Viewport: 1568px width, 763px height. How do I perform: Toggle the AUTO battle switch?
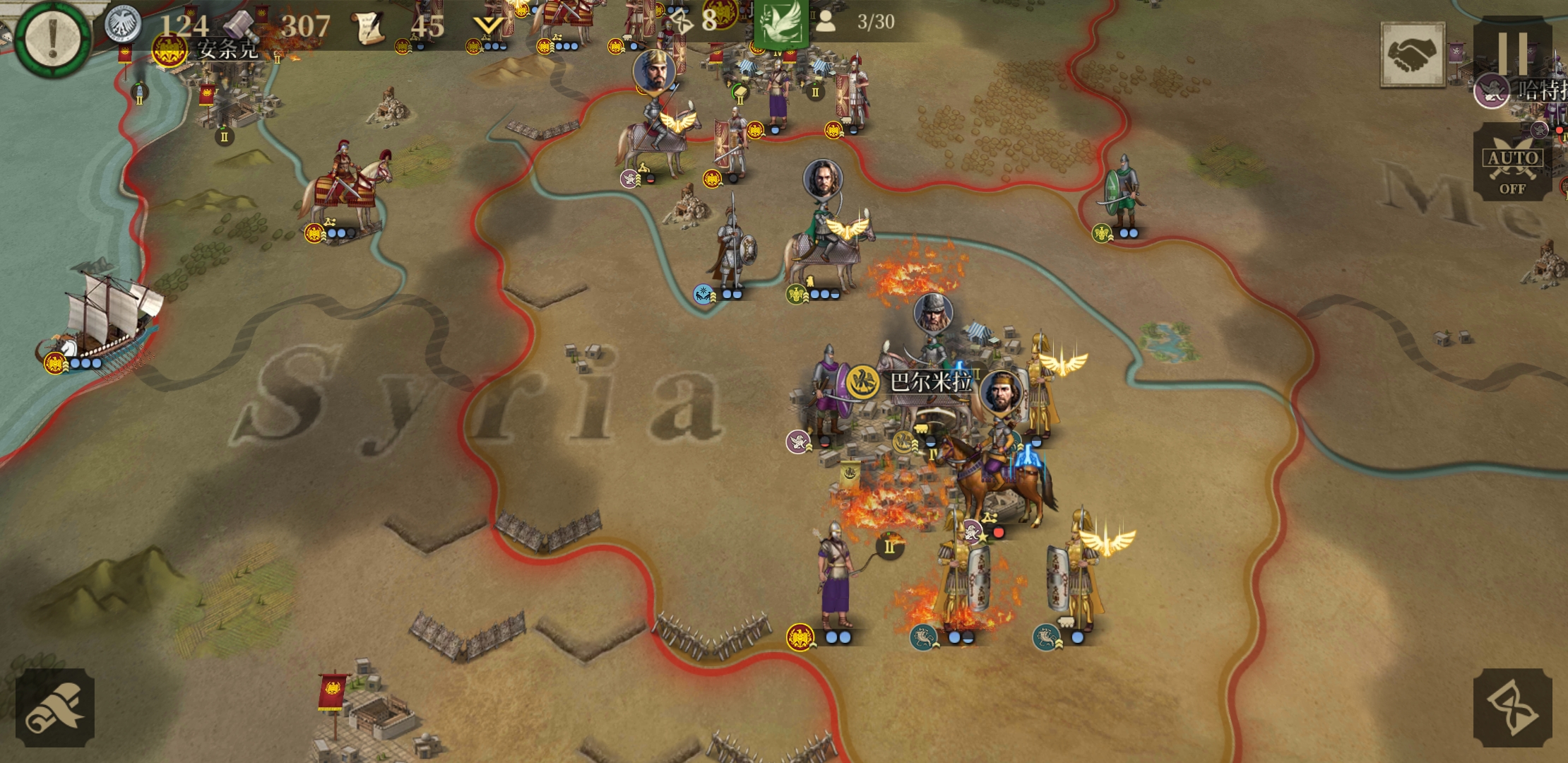[x=1512, y=162]
